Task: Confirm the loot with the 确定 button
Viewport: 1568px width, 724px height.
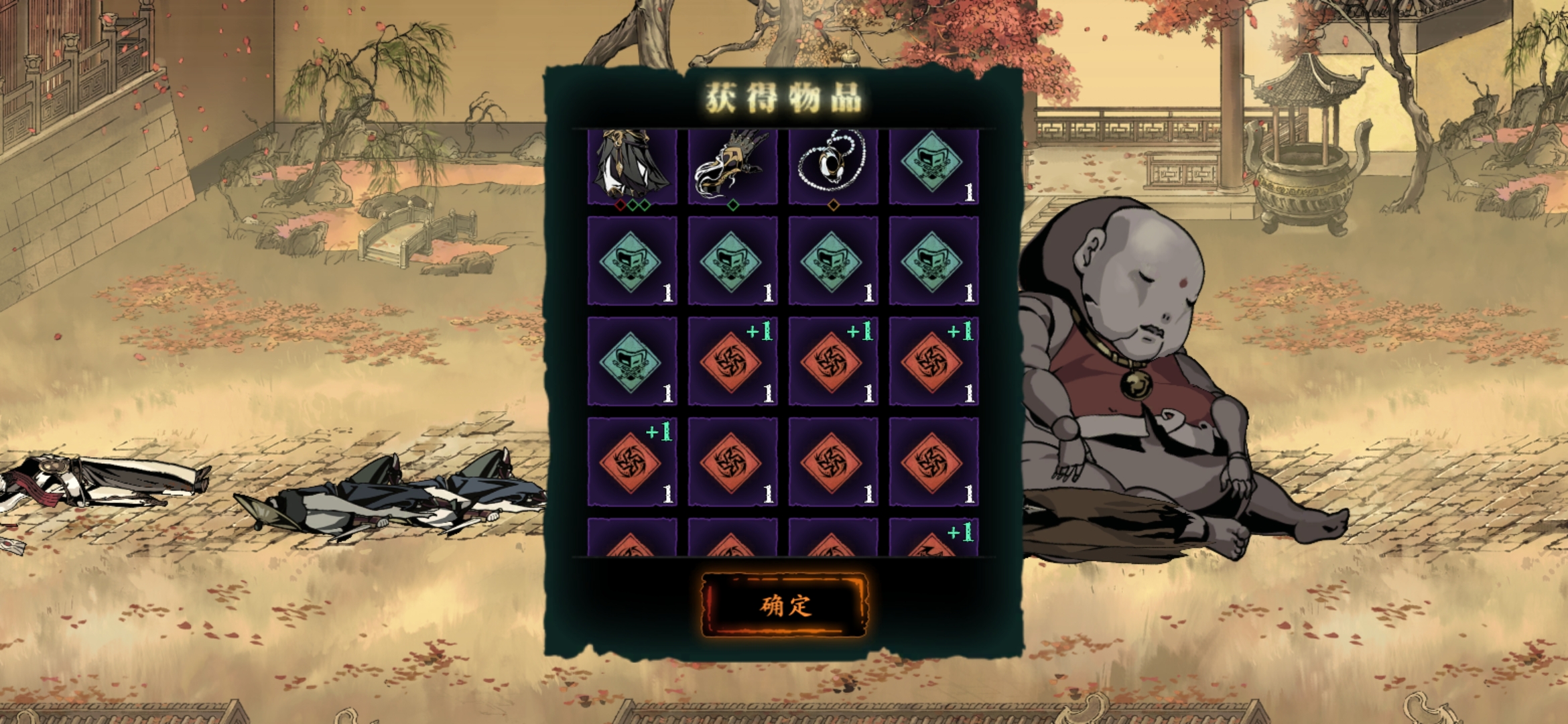Action: [x=784, y=605]
